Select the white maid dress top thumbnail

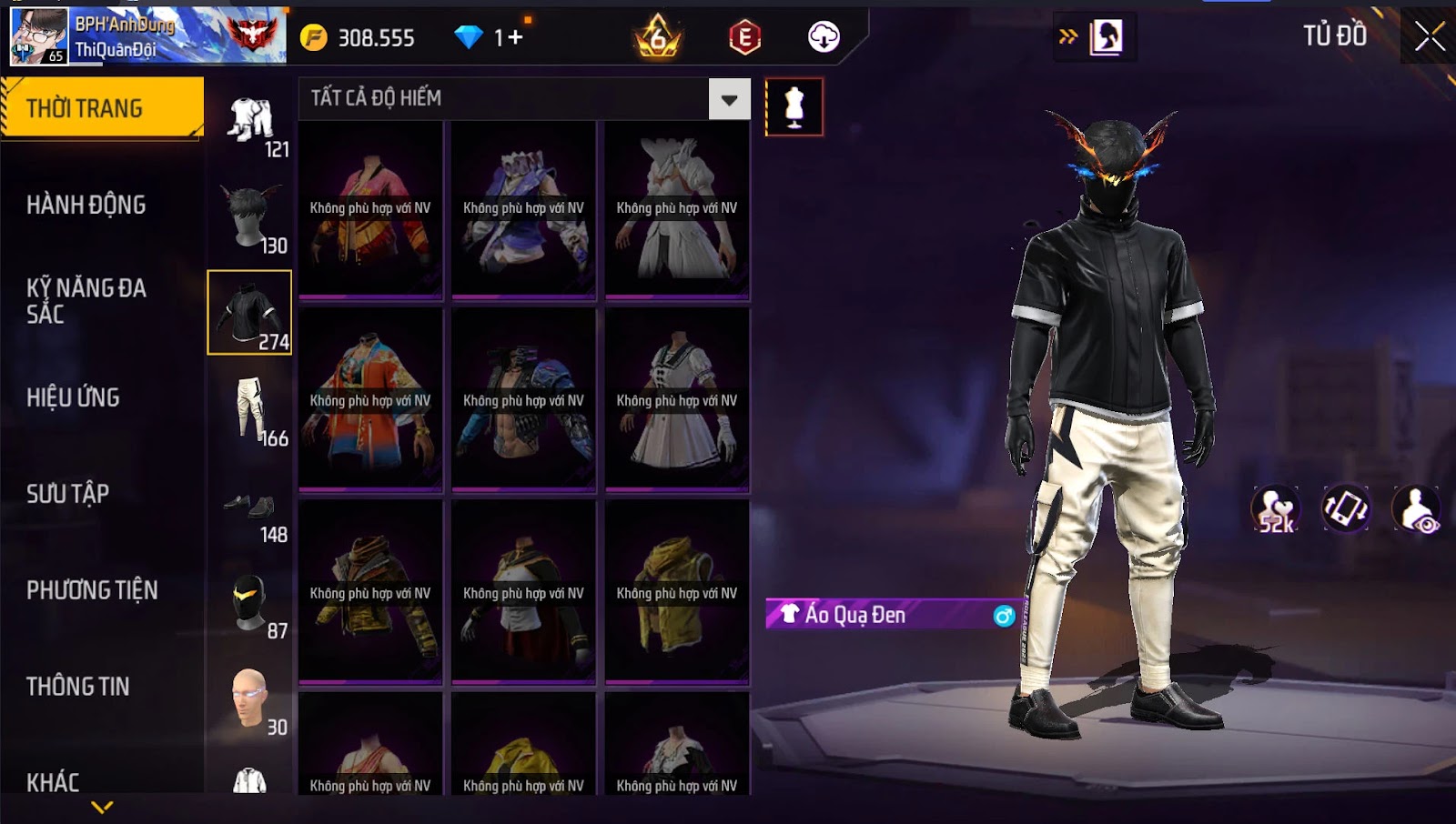click(677, 401)
